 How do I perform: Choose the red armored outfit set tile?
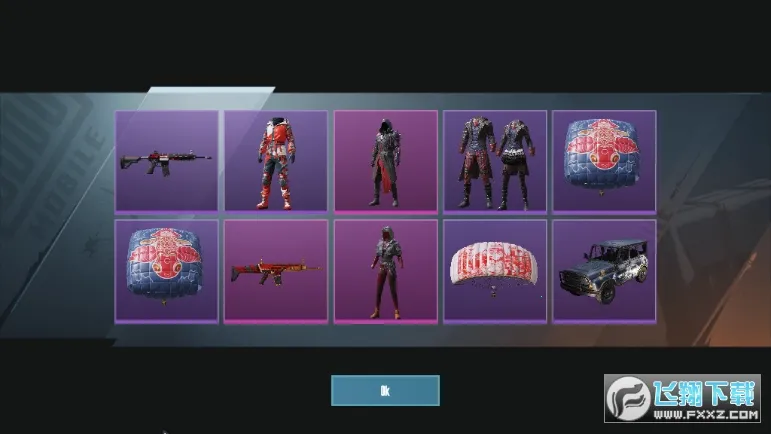[275, 160]
